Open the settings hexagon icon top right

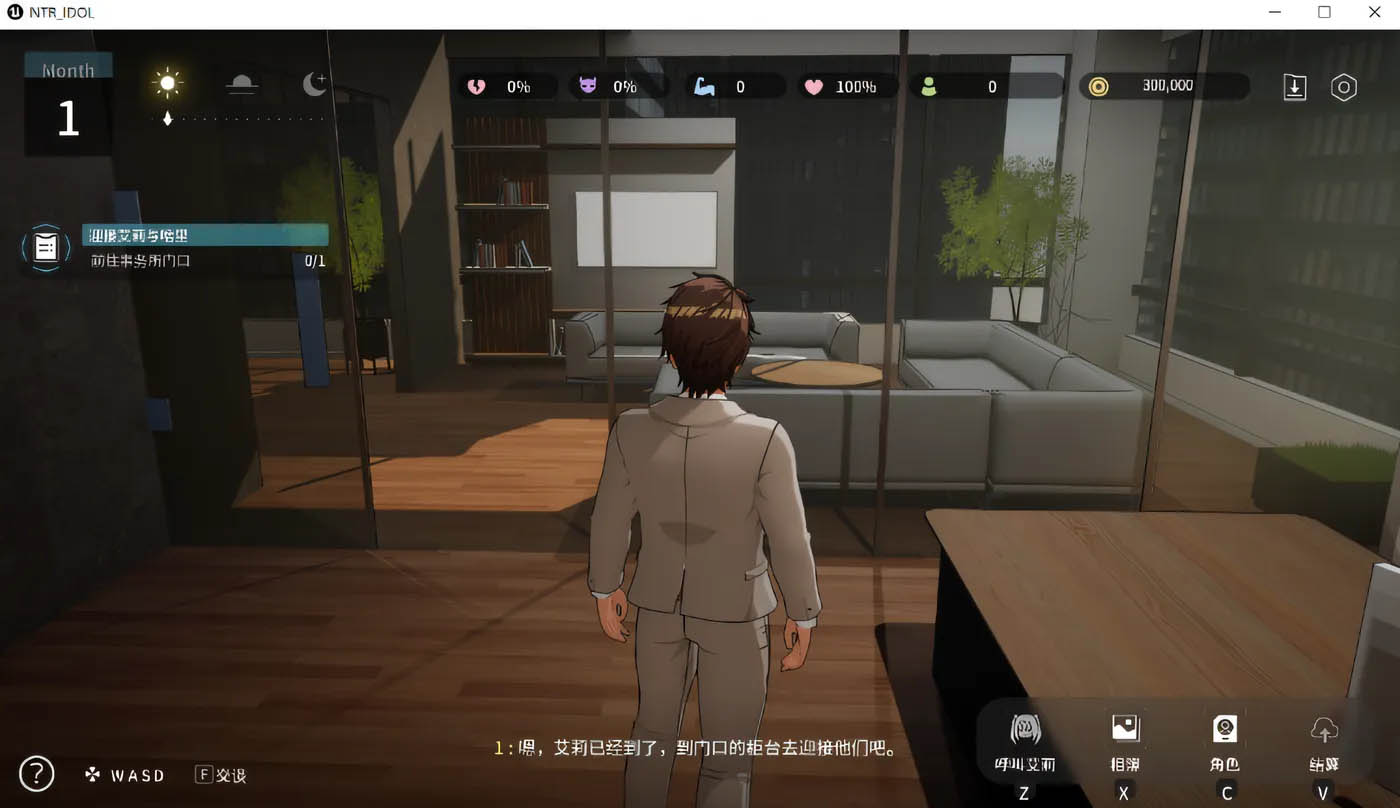click(x=1343, y=87)
